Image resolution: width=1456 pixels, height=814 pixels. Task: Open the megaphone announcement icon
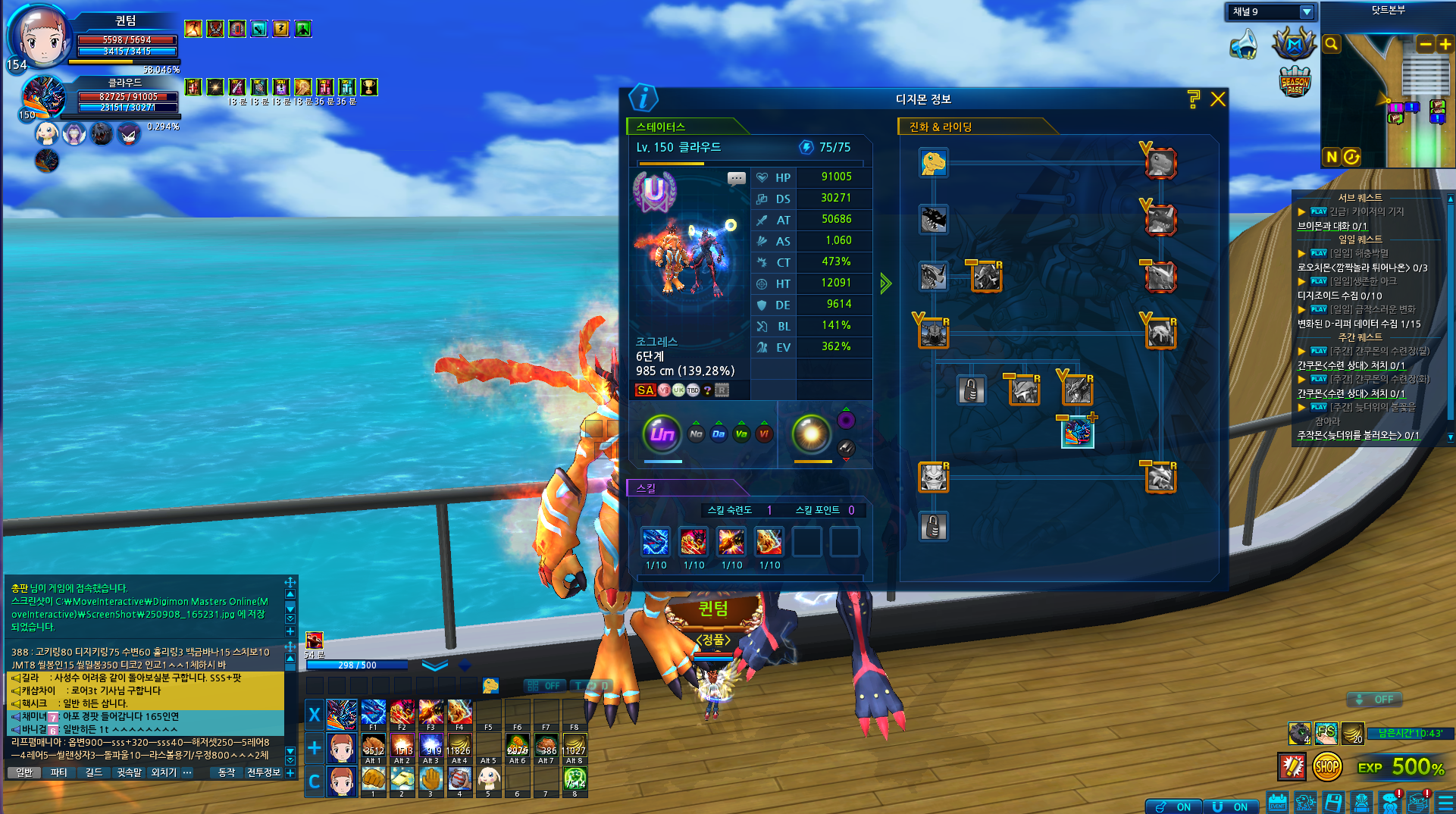(1244, 45)
